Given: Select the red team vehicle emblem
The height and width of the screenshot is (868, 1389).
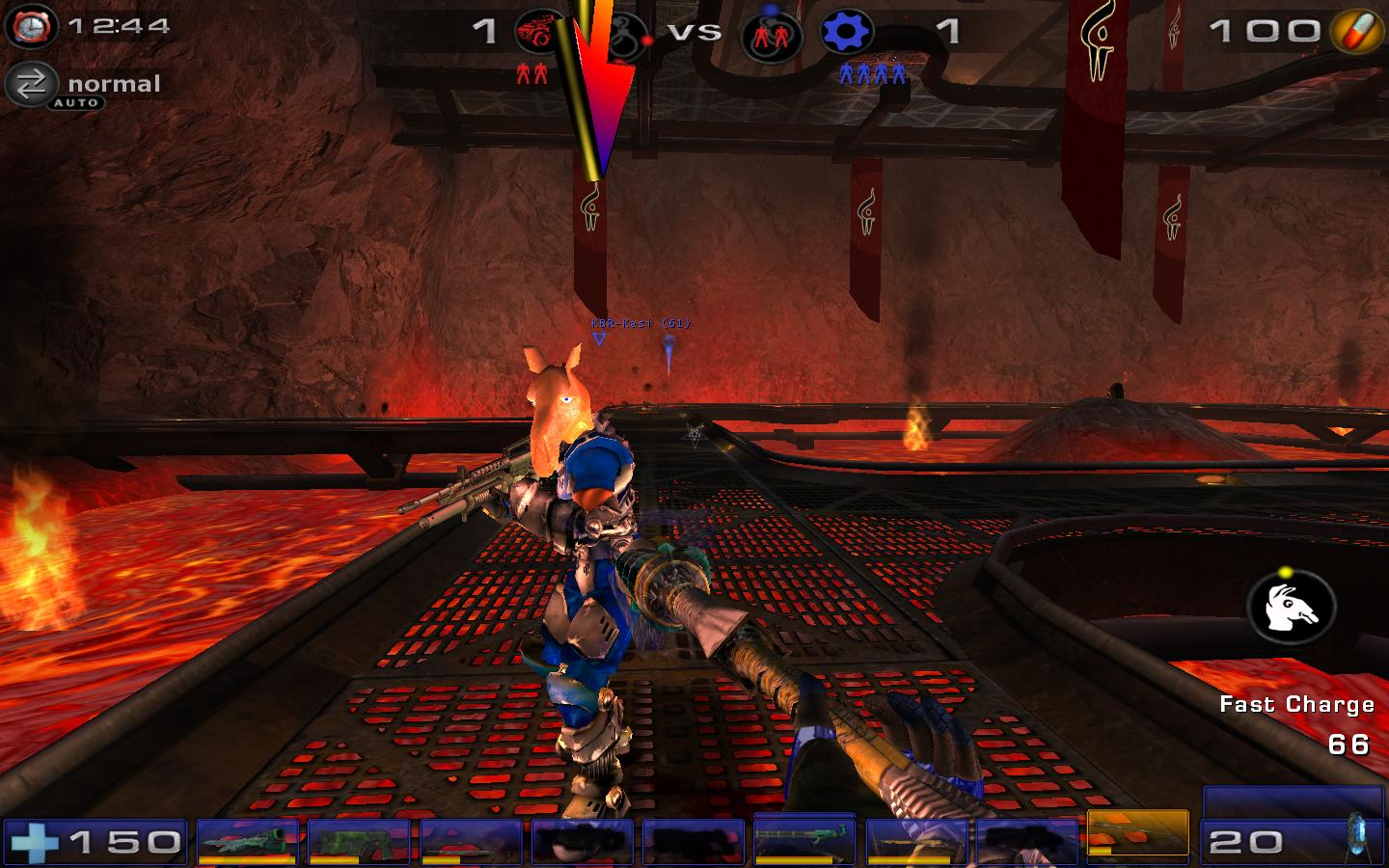Looking at the screenshot, I should [x=541, y=33].
